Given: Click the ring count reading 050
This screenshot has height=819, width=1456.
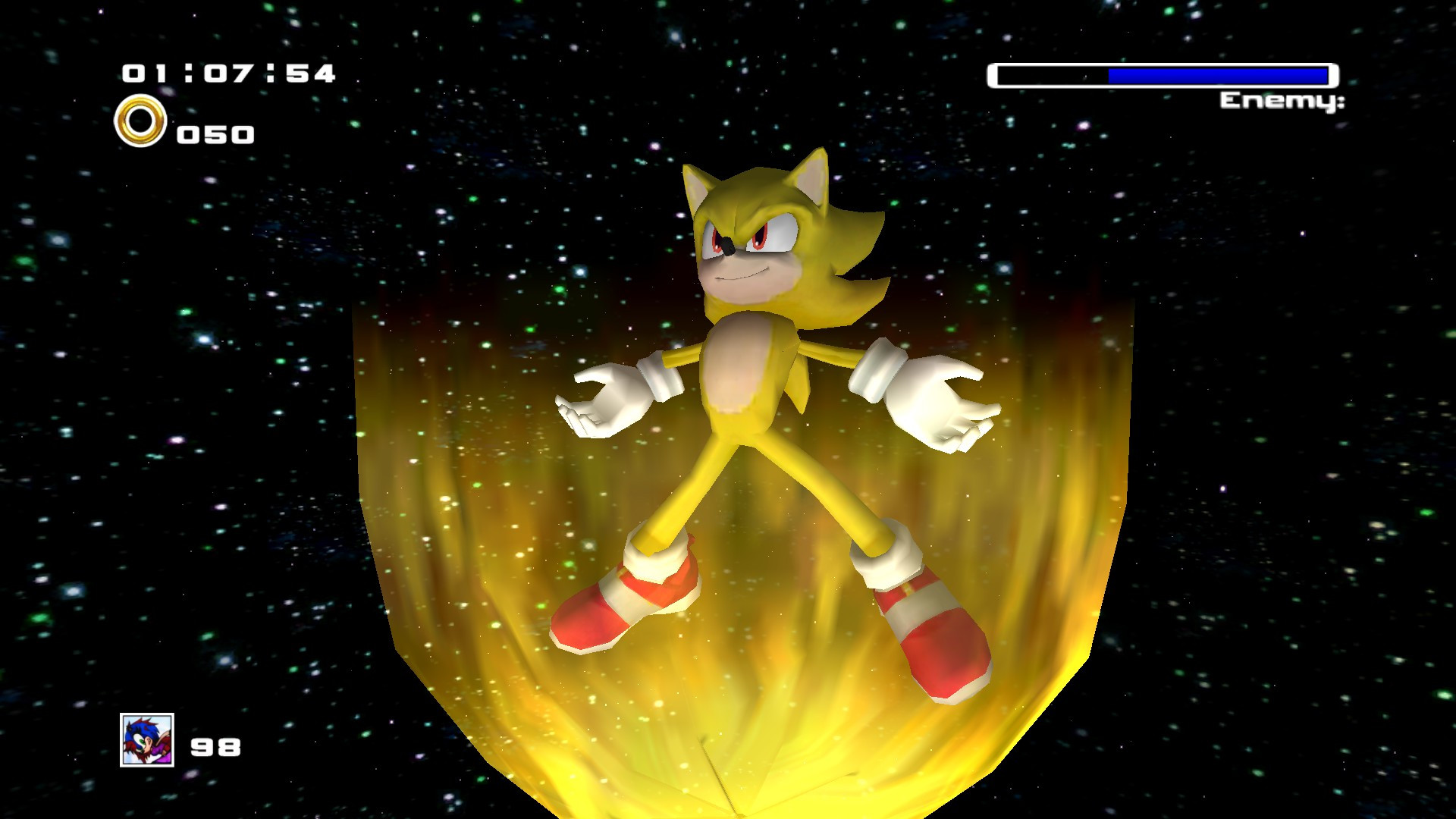Looking at the screenshot, I should (x=216, y=133).
